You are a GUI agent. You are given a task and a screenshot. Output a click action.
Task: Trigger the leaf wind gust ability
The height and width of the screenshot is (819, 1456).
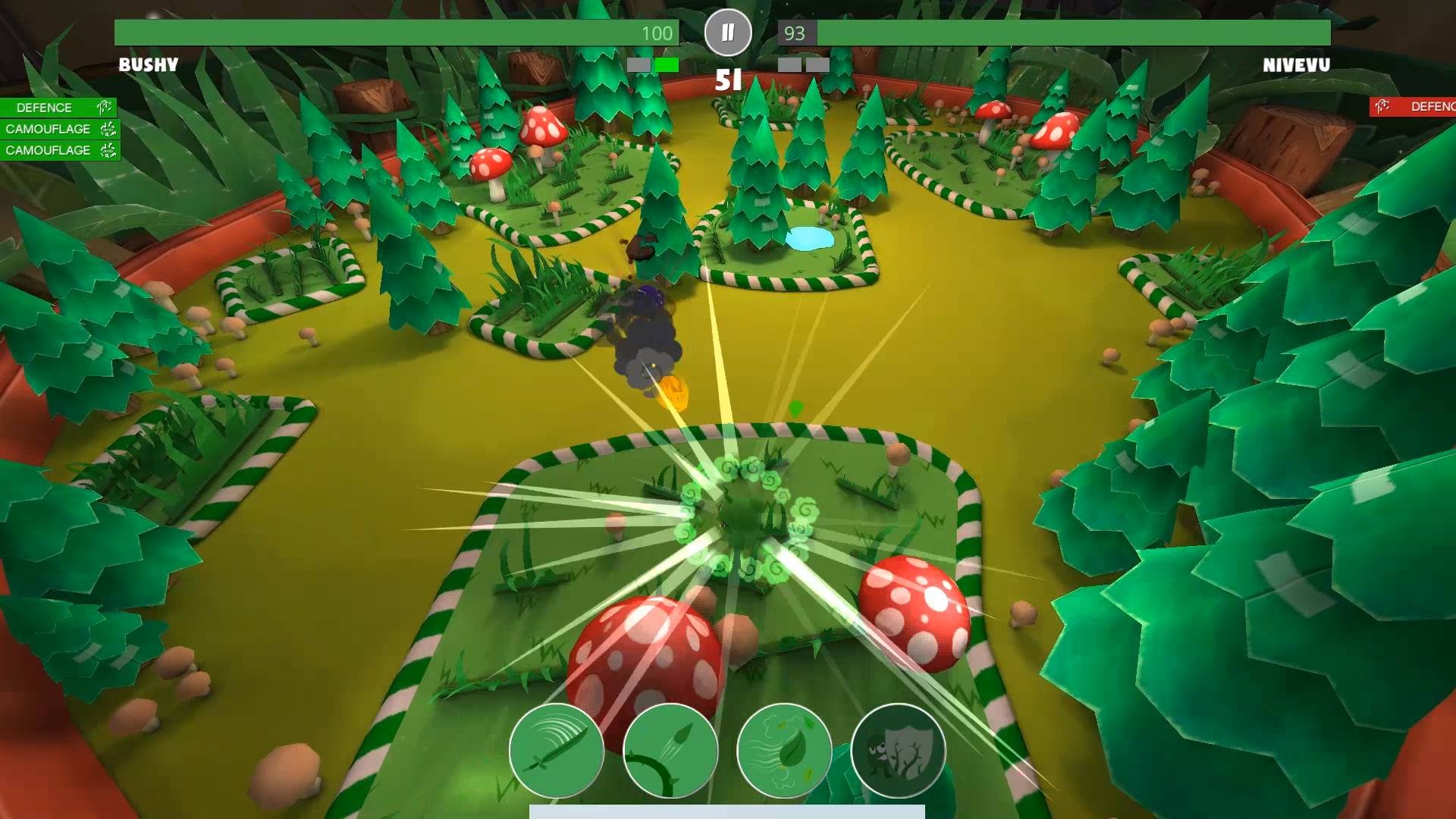(x=784, y=751)
